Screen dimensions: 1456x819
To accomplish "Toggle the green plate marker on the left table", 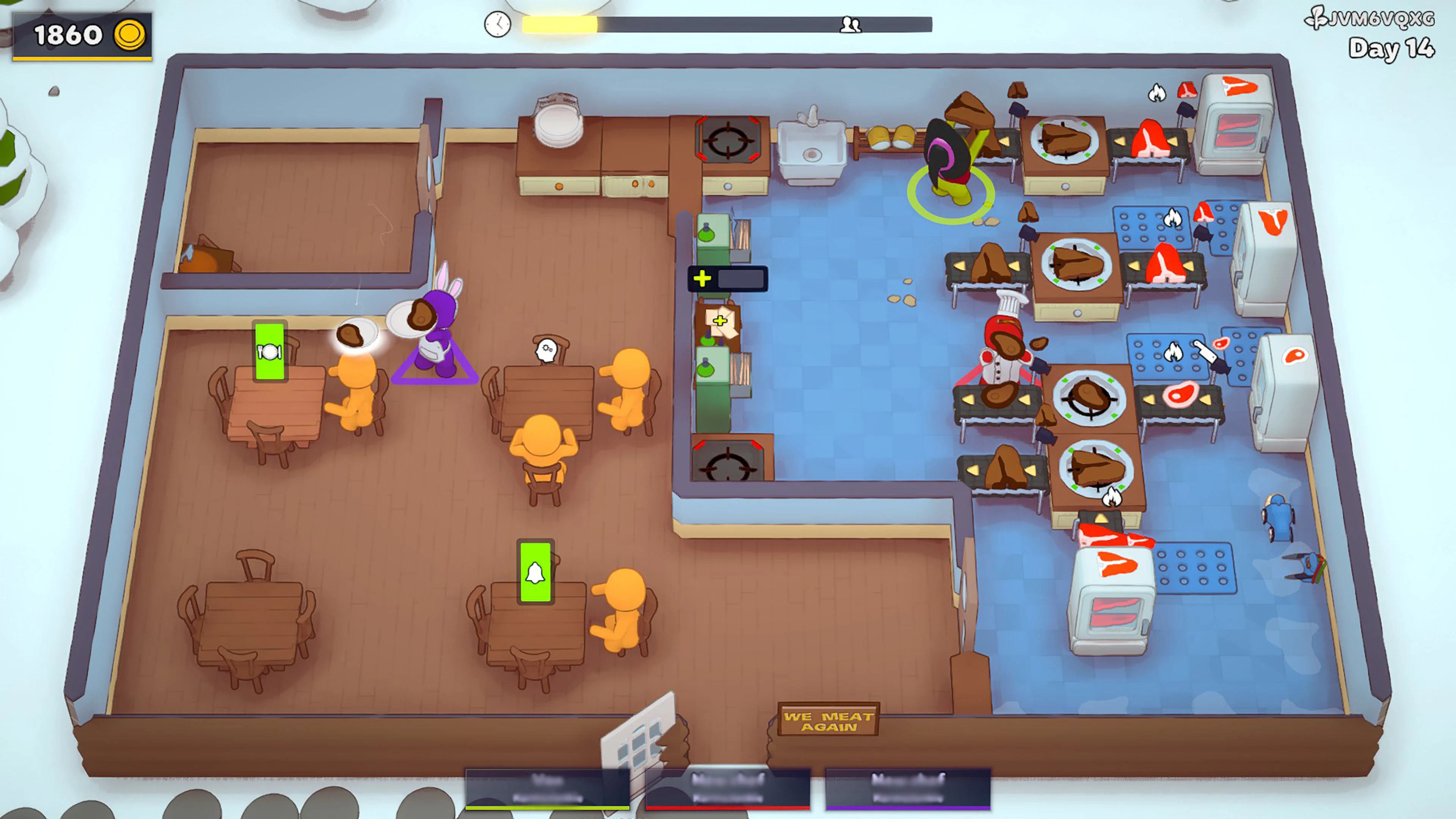I will click(x=270, y=350).
